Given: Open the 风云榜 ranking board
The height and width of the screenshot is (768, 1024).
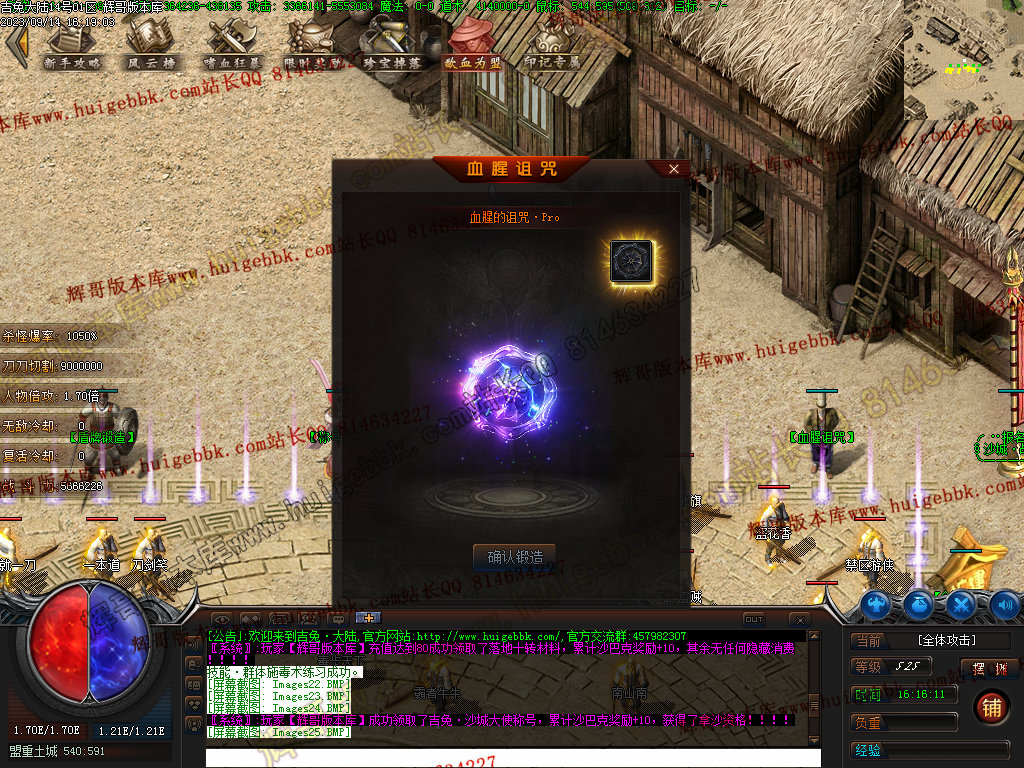Looking at the screenshot, I should tap(151, 44).
